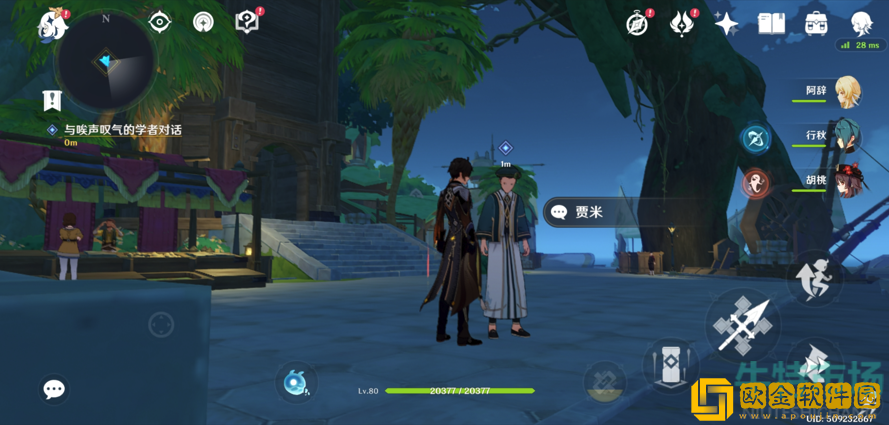Open the tutorial book icon with question mark

tap(246, 22)
